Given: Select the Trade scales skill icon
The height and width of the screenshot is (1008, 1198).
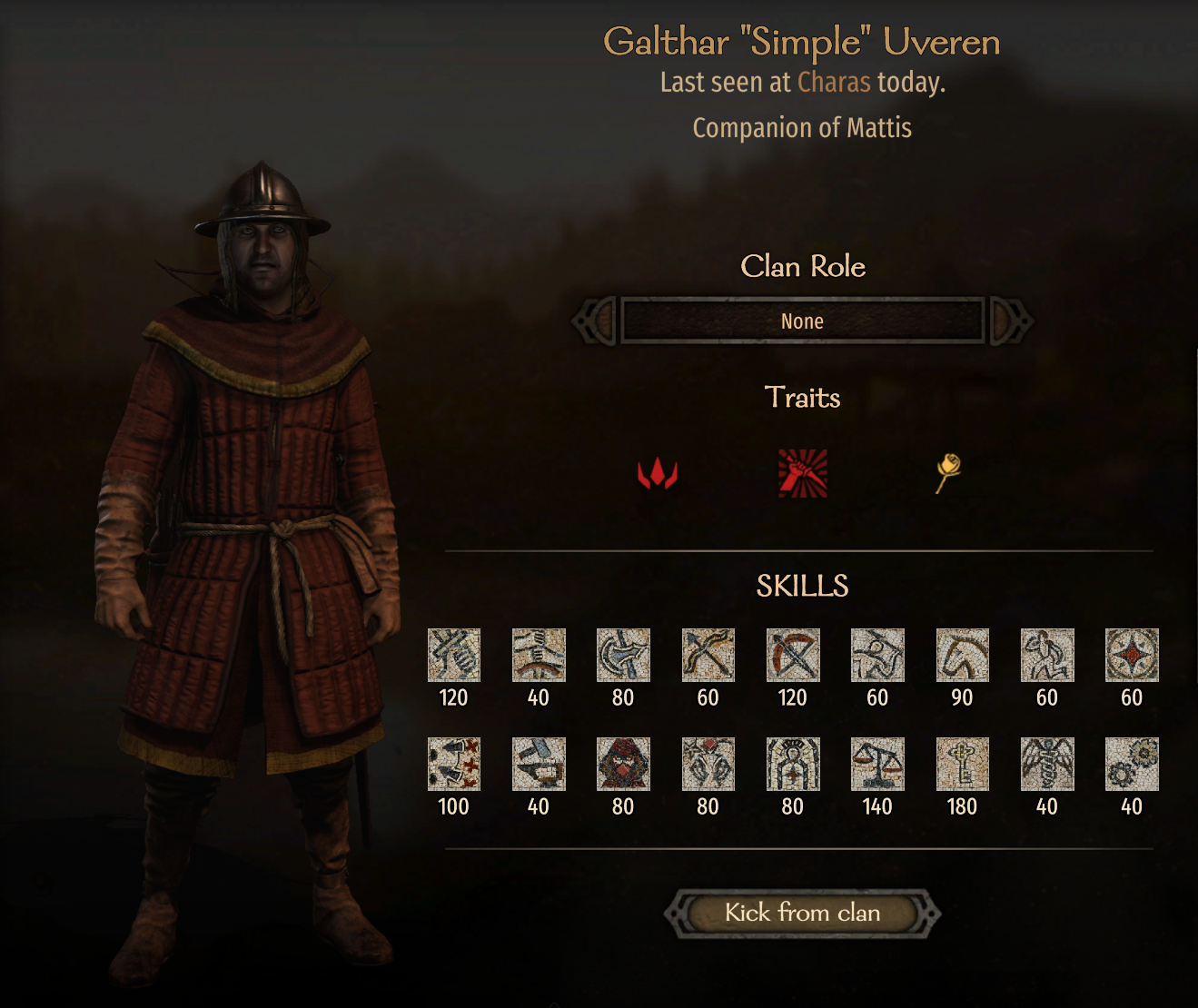Looking at the screenshot, I should [877, 764].
